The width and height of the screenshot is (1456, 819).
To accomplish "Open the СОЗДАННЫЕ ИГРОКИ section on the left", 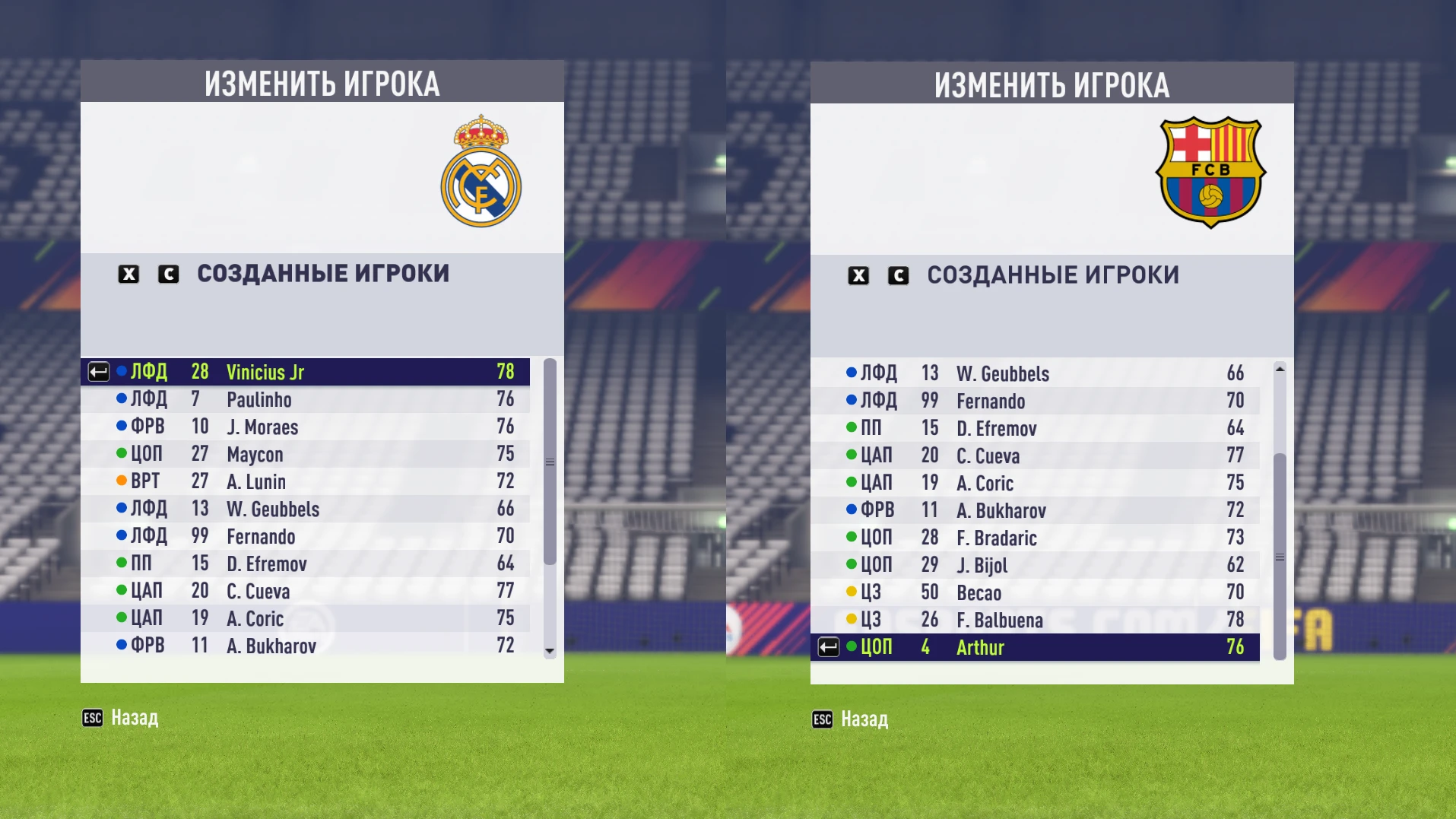I will point(322,274).
